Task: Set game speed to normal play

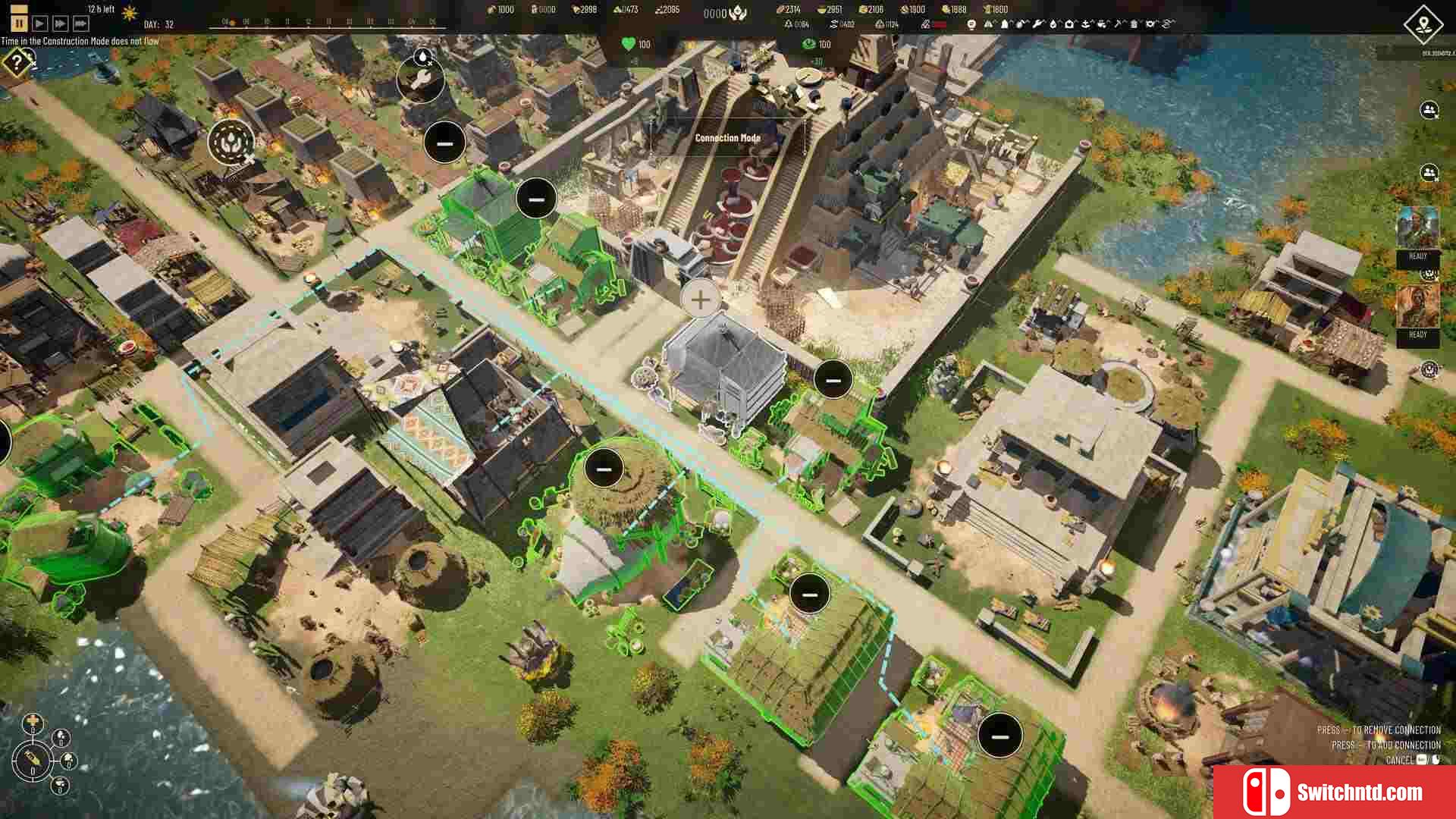Action: click(40, 24)
